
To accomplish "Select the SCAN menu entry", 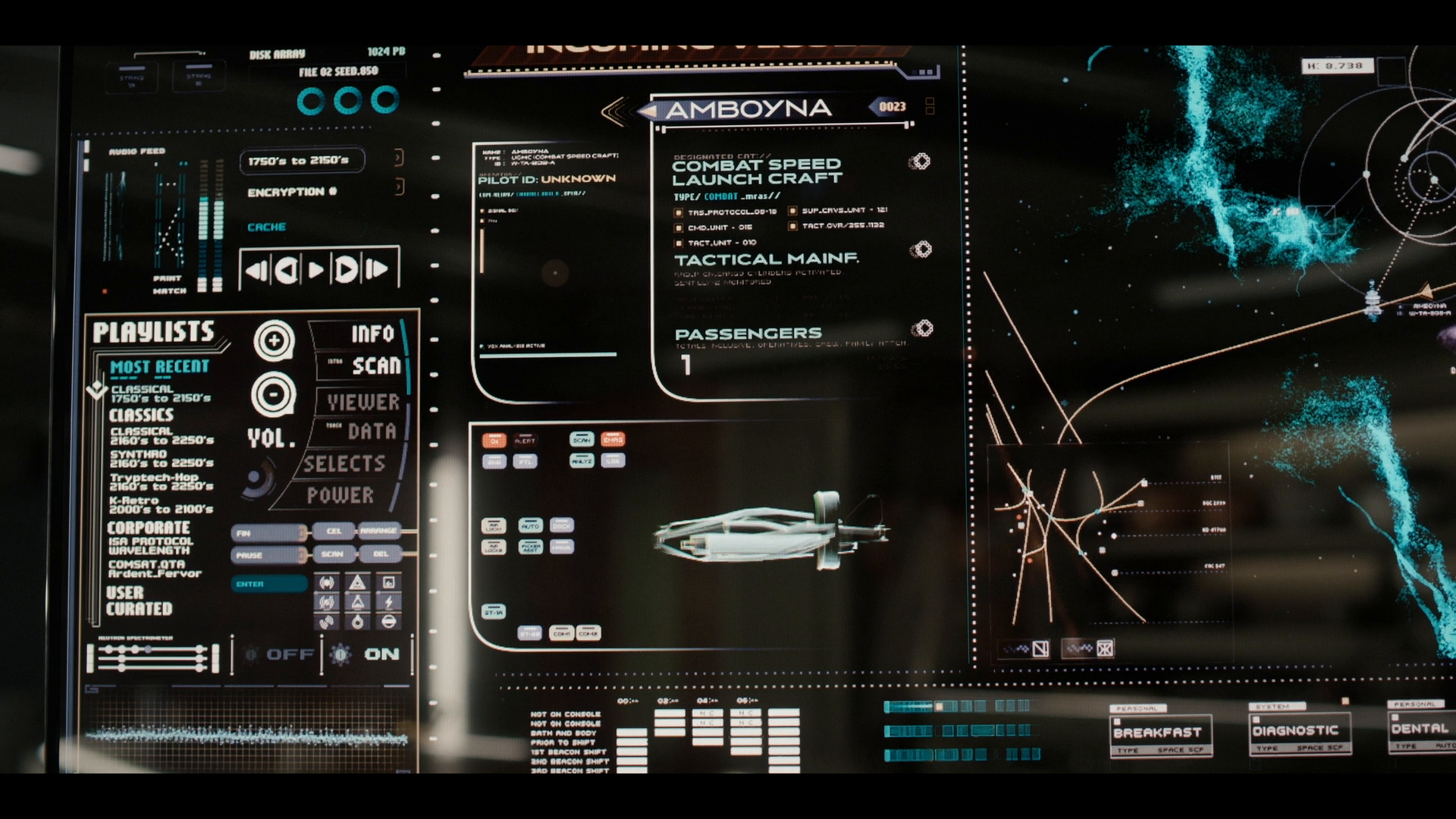I will [x=375, y=366].
